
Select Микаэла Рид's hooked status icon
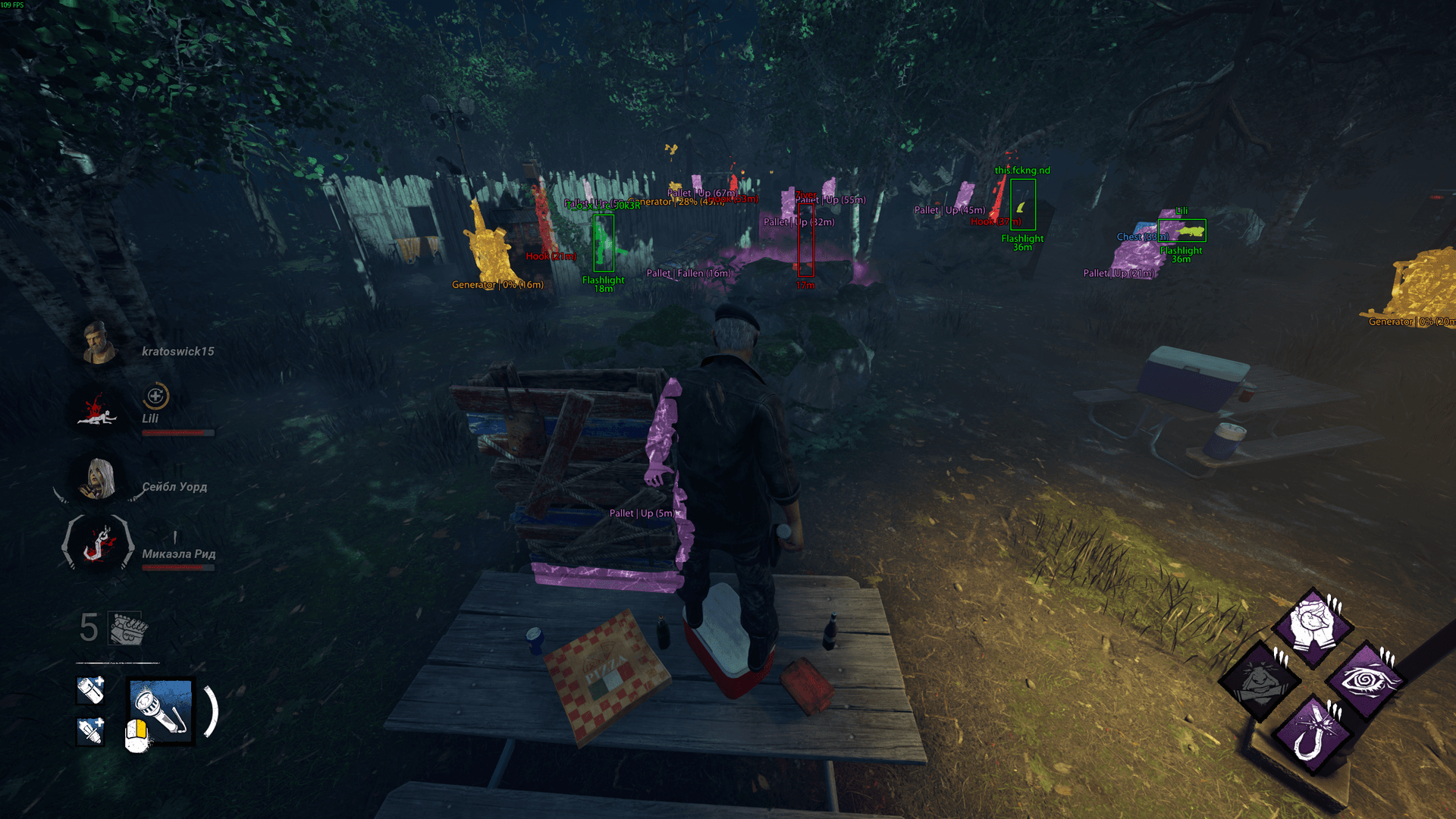tap(99, 544)
